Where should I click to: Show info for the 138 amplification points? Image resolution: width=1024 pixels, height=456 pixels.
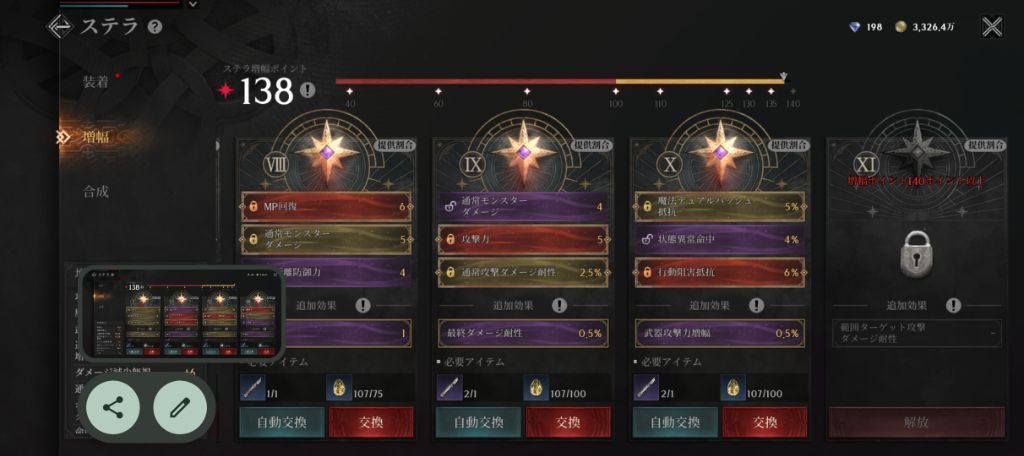[307, 90]
